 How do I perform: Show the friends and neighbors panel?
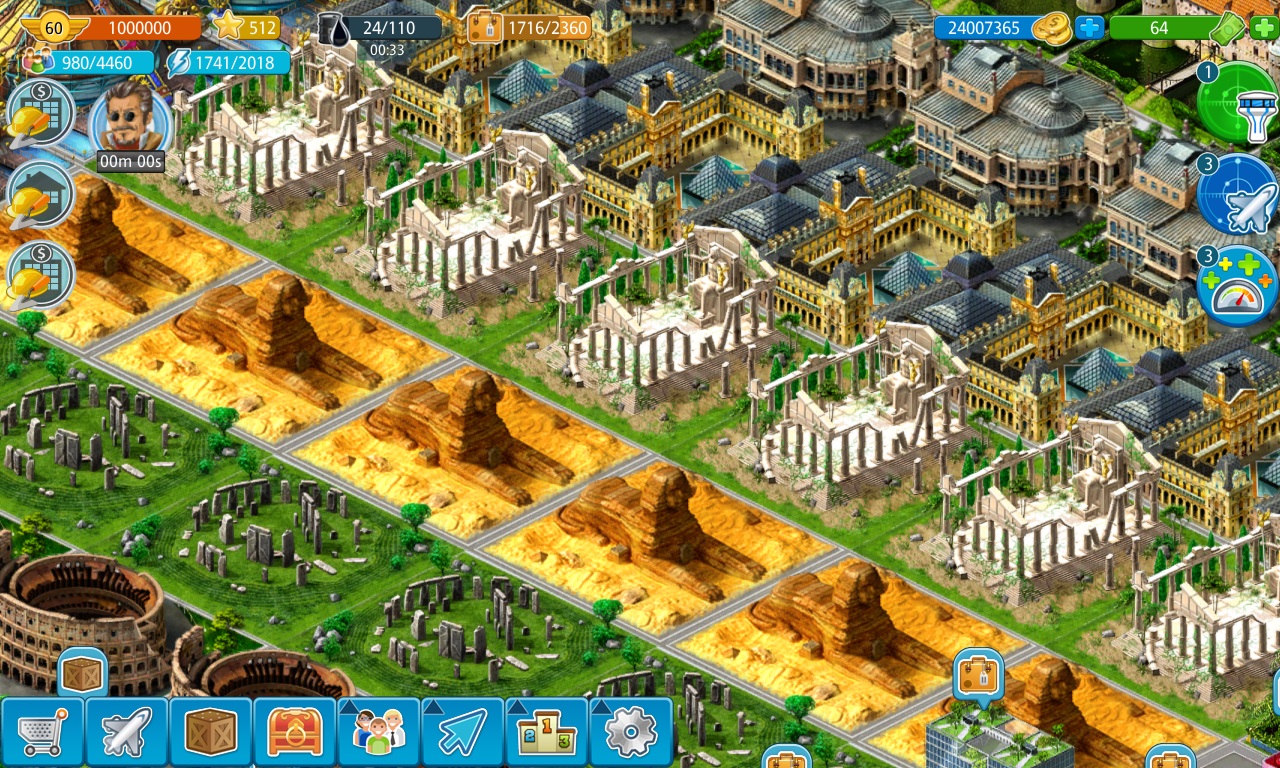tap(378, 733)
